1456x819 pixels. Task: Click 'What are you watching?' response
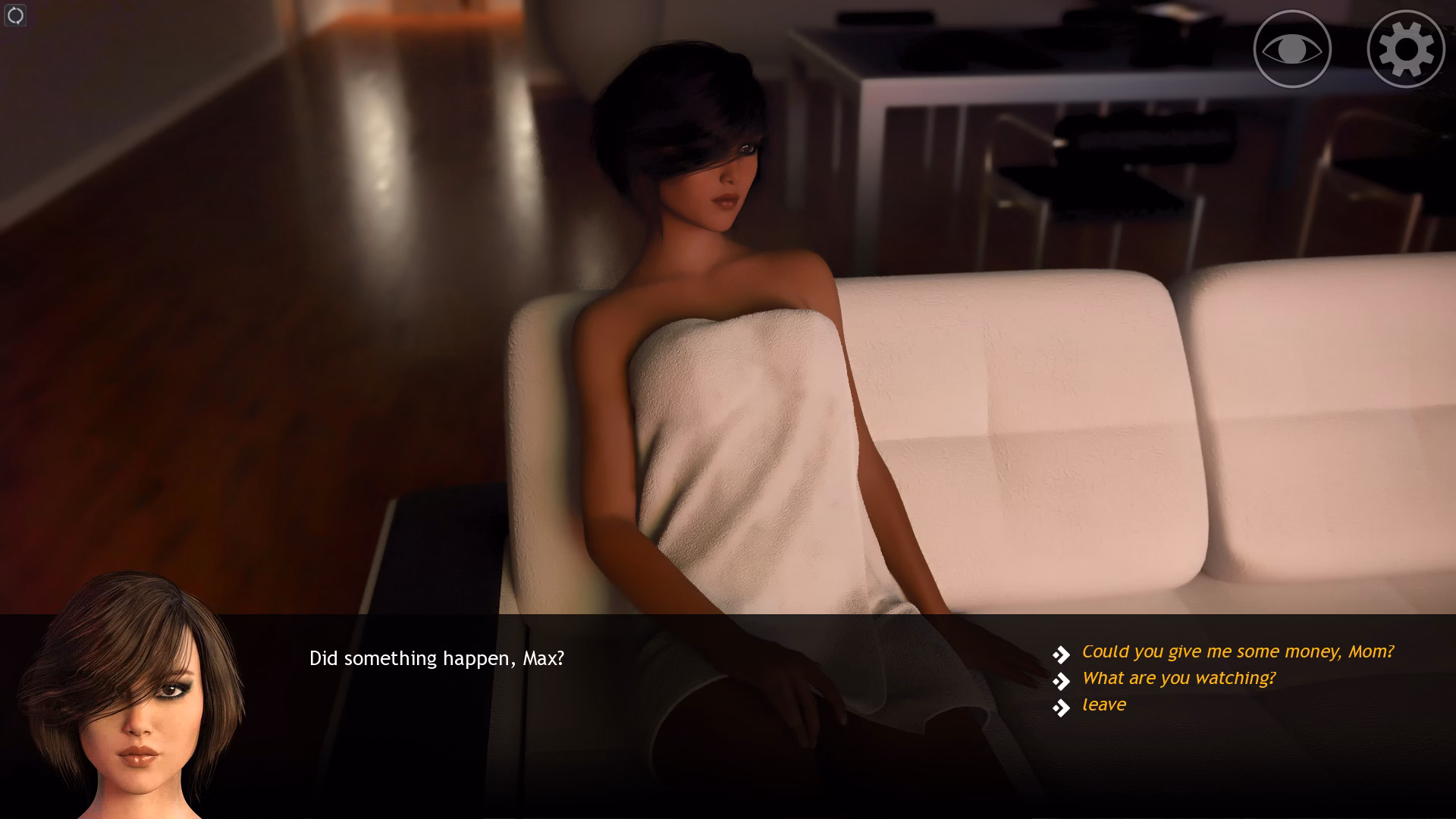tap(1178, 678)
